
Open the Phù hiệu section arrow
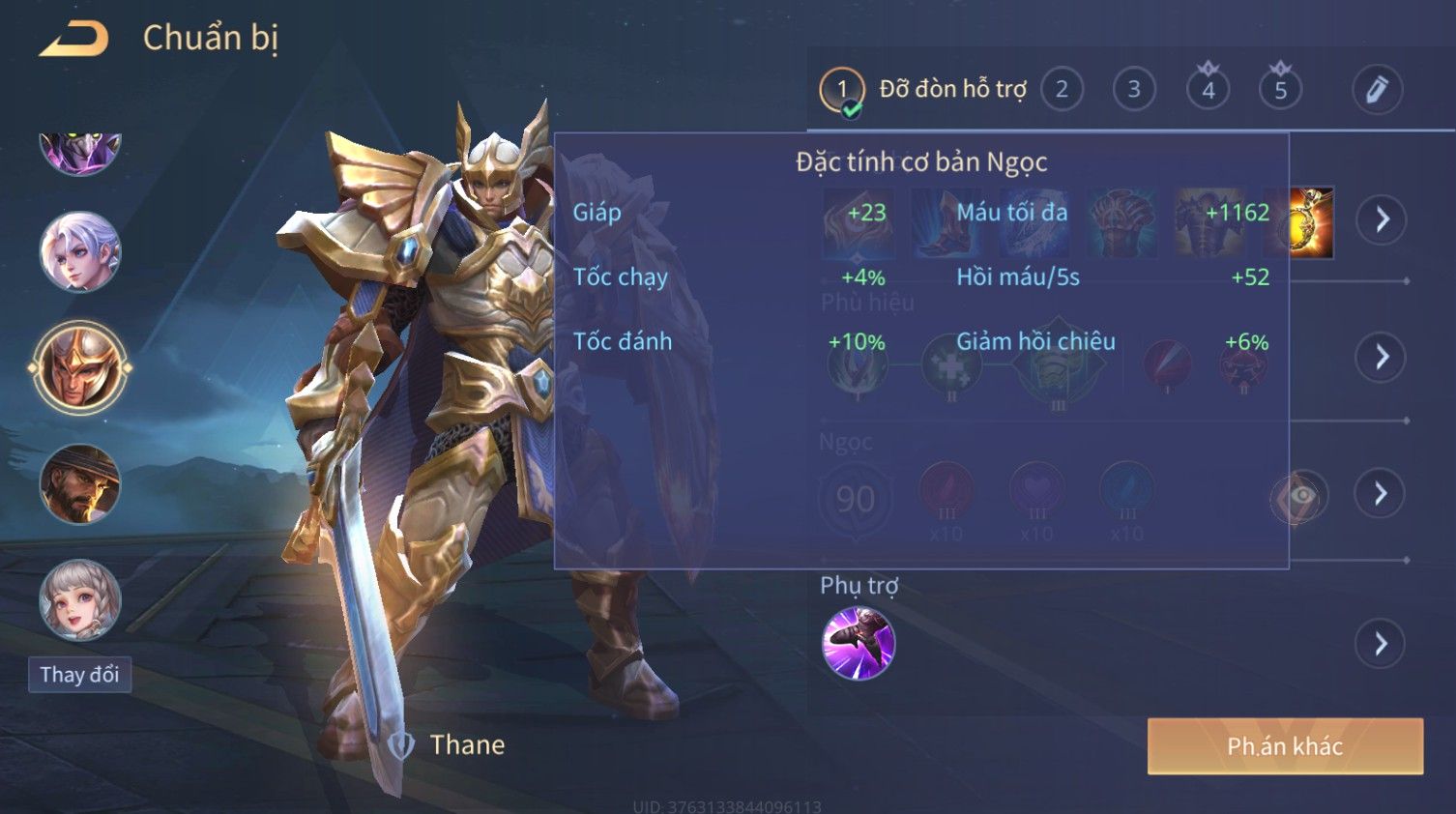tap(1382, 358)
